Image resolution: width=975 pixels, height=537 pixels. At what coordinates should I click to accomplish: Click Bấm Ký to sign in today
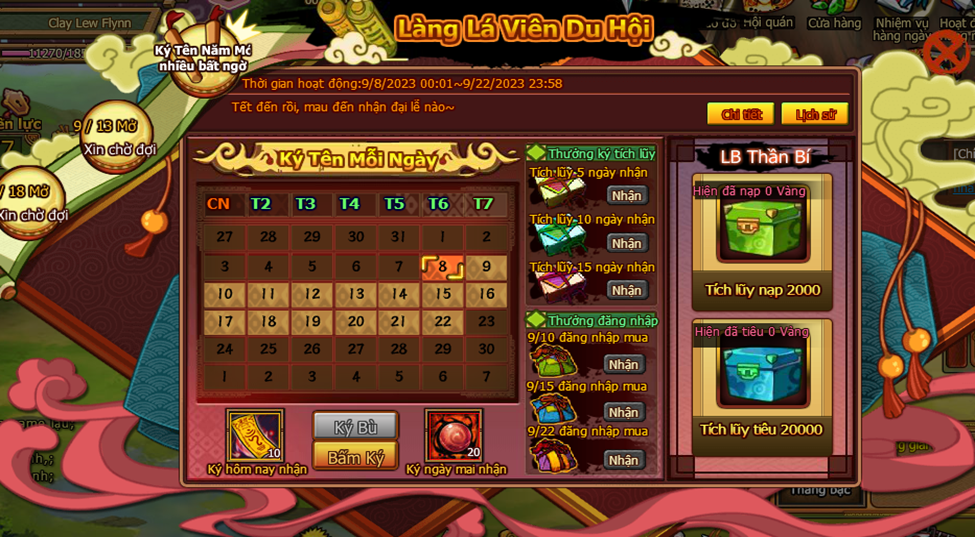point(355,457)
